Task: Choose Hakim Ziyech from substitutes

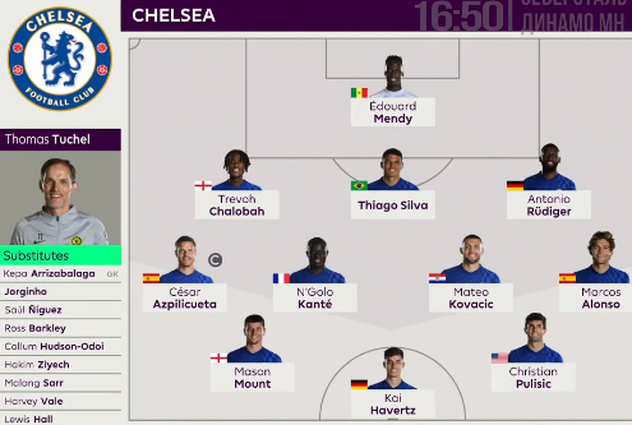Action: coord(60,365)
